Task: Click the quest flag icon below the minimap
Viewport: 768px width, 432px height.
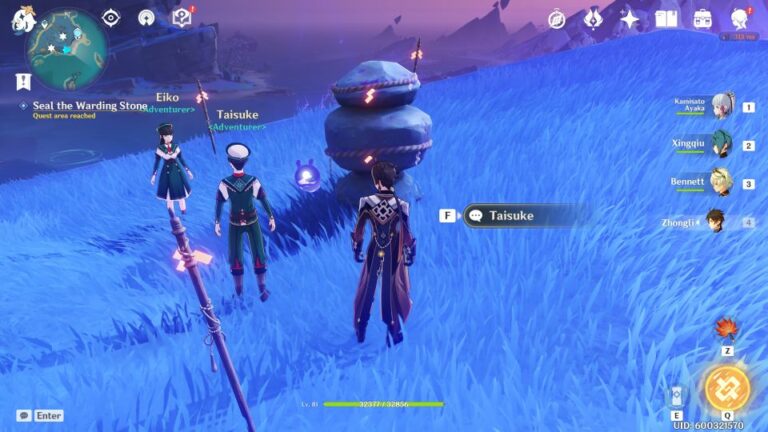Action: [x=23, y=81]
